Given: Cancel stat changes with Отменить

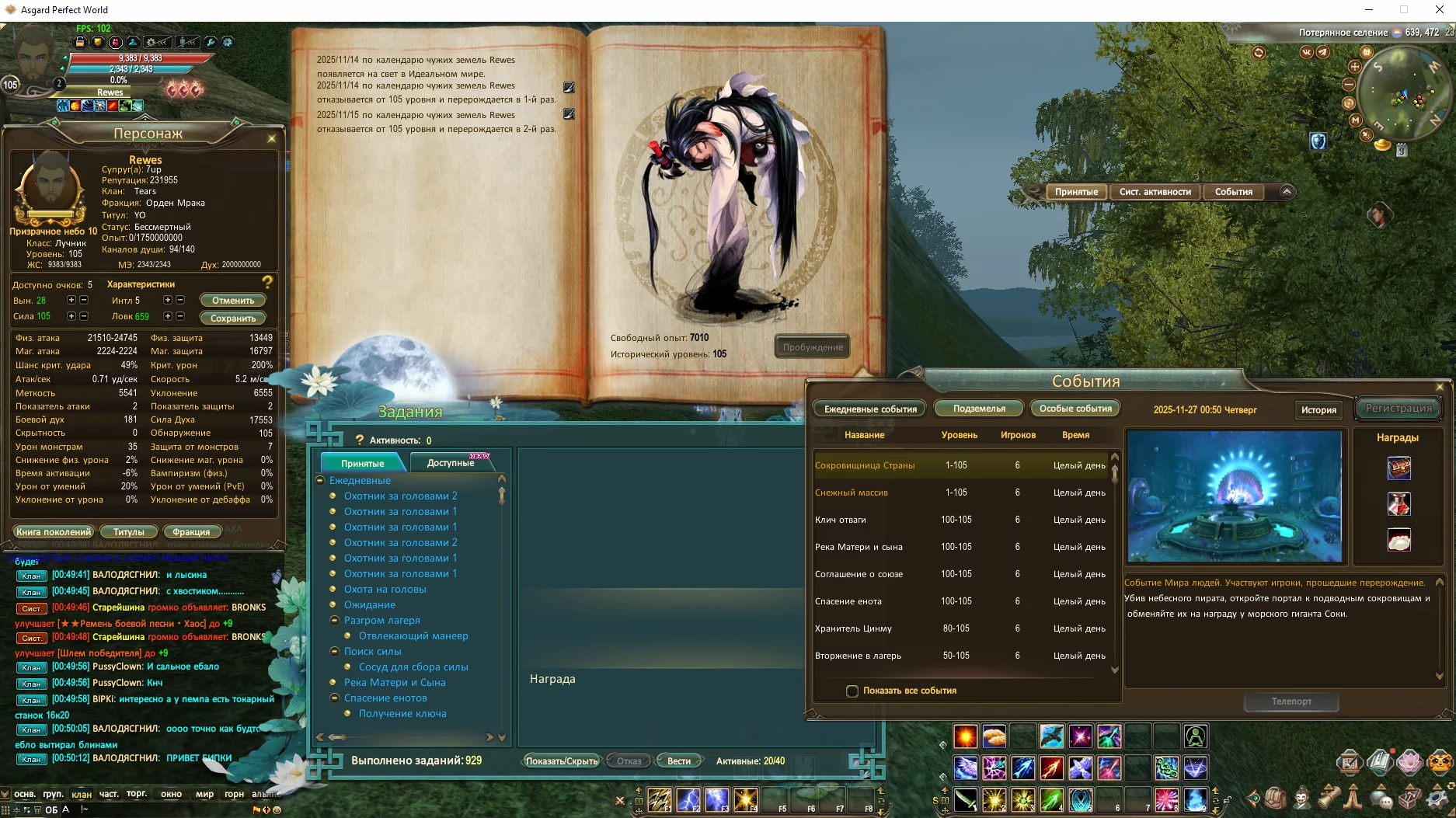Looking at the screenshot, I should [x=233, y=300].
